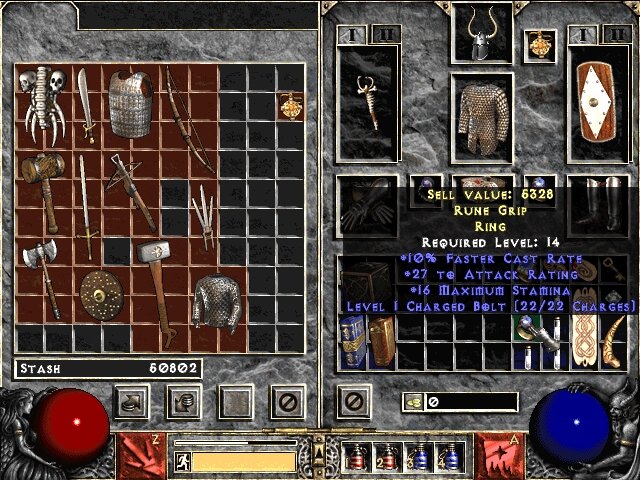The width and height of the screenshot is (640, 480).
Task: Use the red healing potion in belt slot 1
Action: tap(357, 458)
